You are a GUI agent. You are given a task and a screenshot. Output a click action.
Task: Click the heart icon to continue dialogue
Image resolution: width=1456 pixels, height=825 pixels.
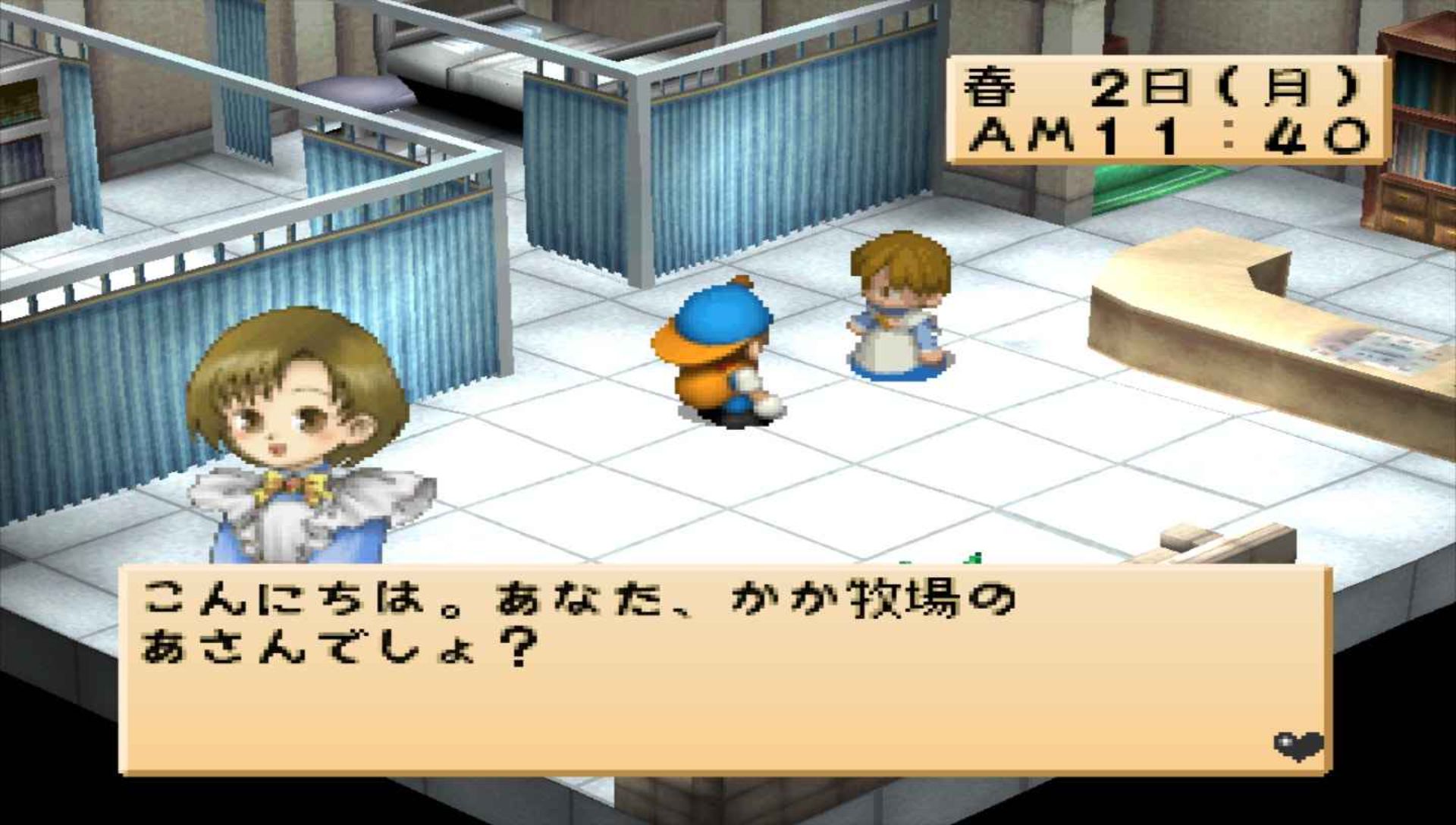[1298, 745]
